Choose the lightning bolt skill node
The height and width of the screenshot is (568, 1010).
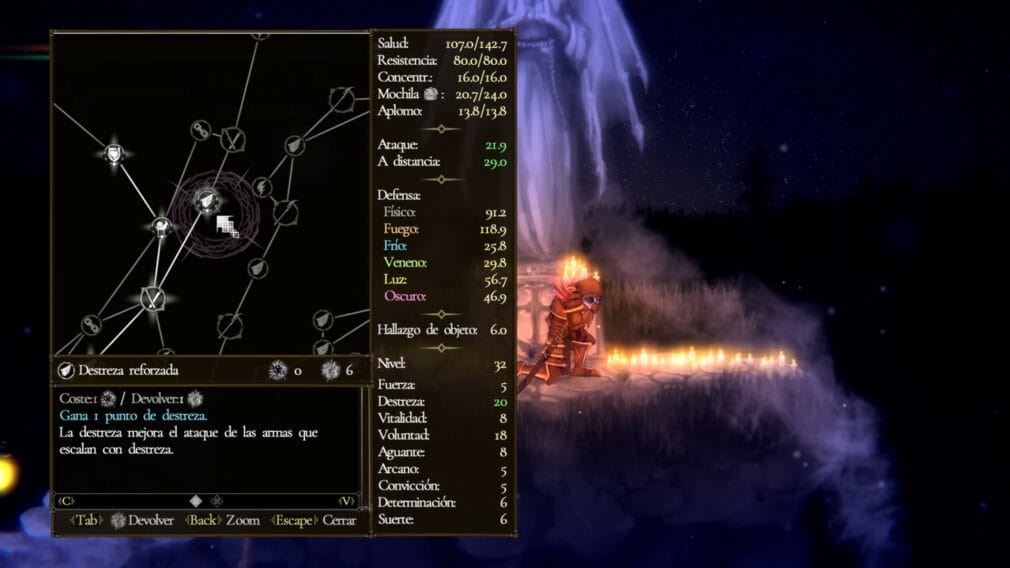click(261, 186)
